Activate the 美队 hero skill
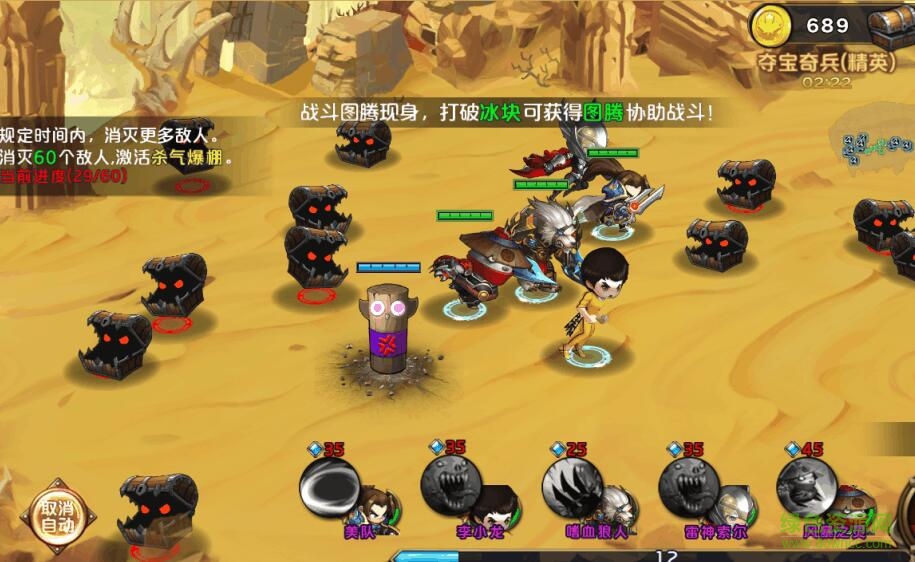 tap(331, 489)
